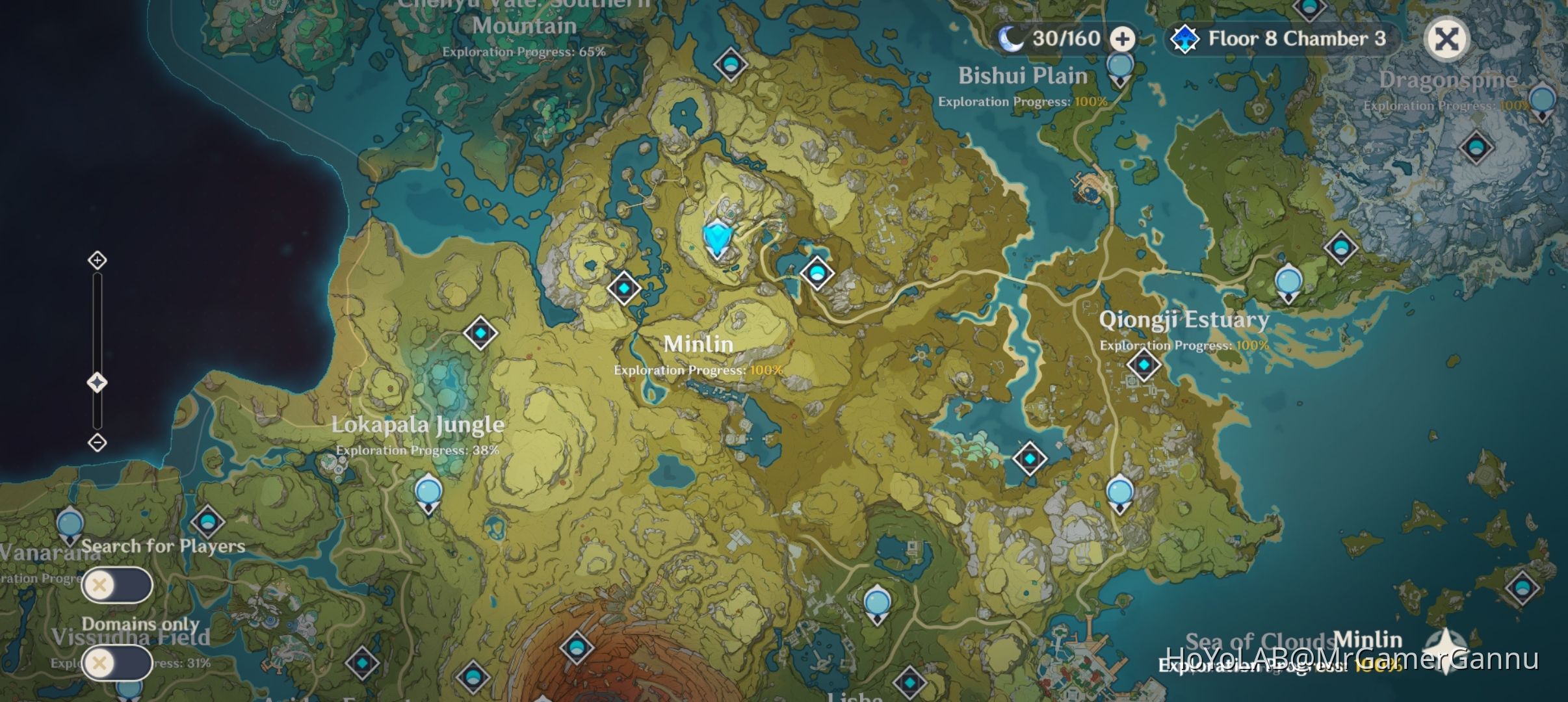
Task: Click the domain icon west of Minlin
Action: tap(623, 288)
